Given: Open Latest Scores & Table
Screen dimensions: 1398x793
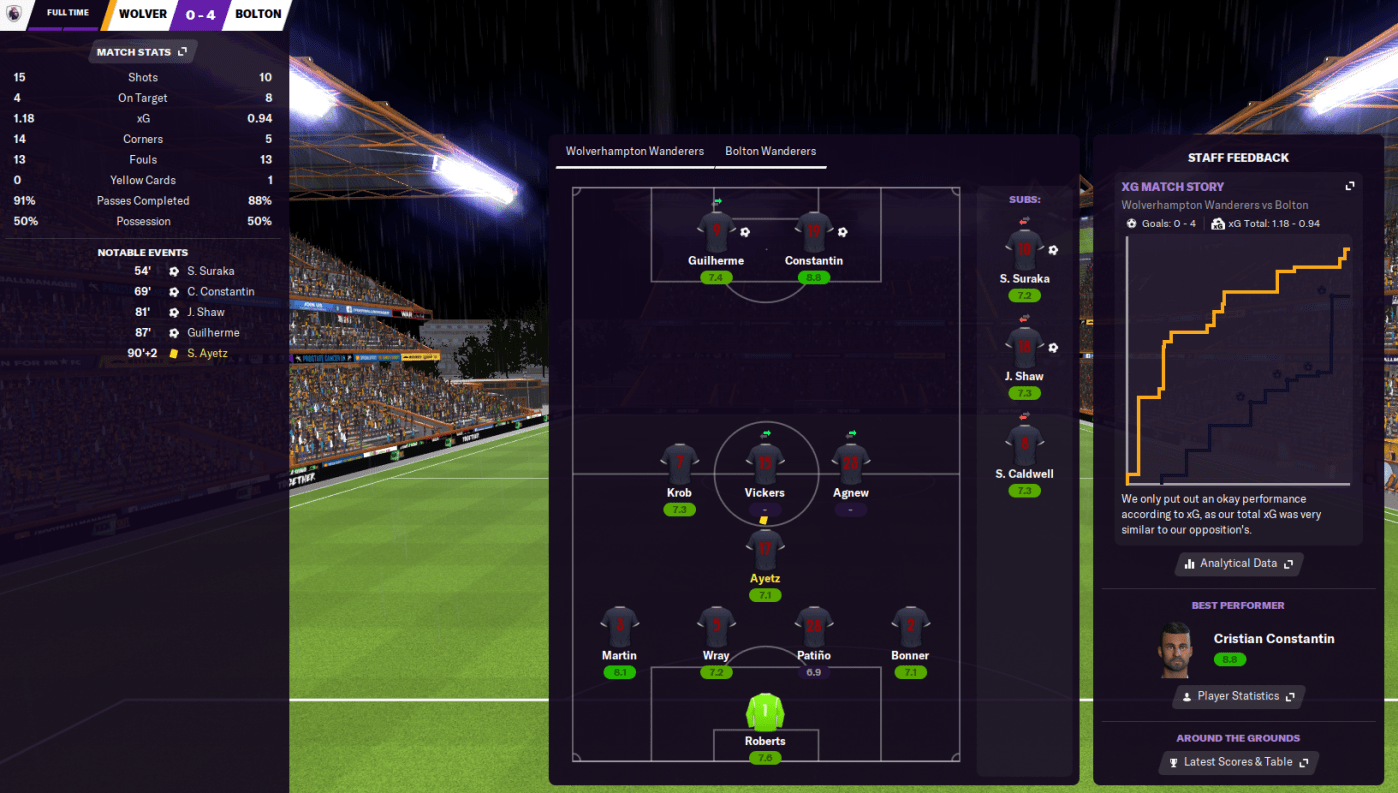Looking at the screenshot, I should click(1238, 763).
